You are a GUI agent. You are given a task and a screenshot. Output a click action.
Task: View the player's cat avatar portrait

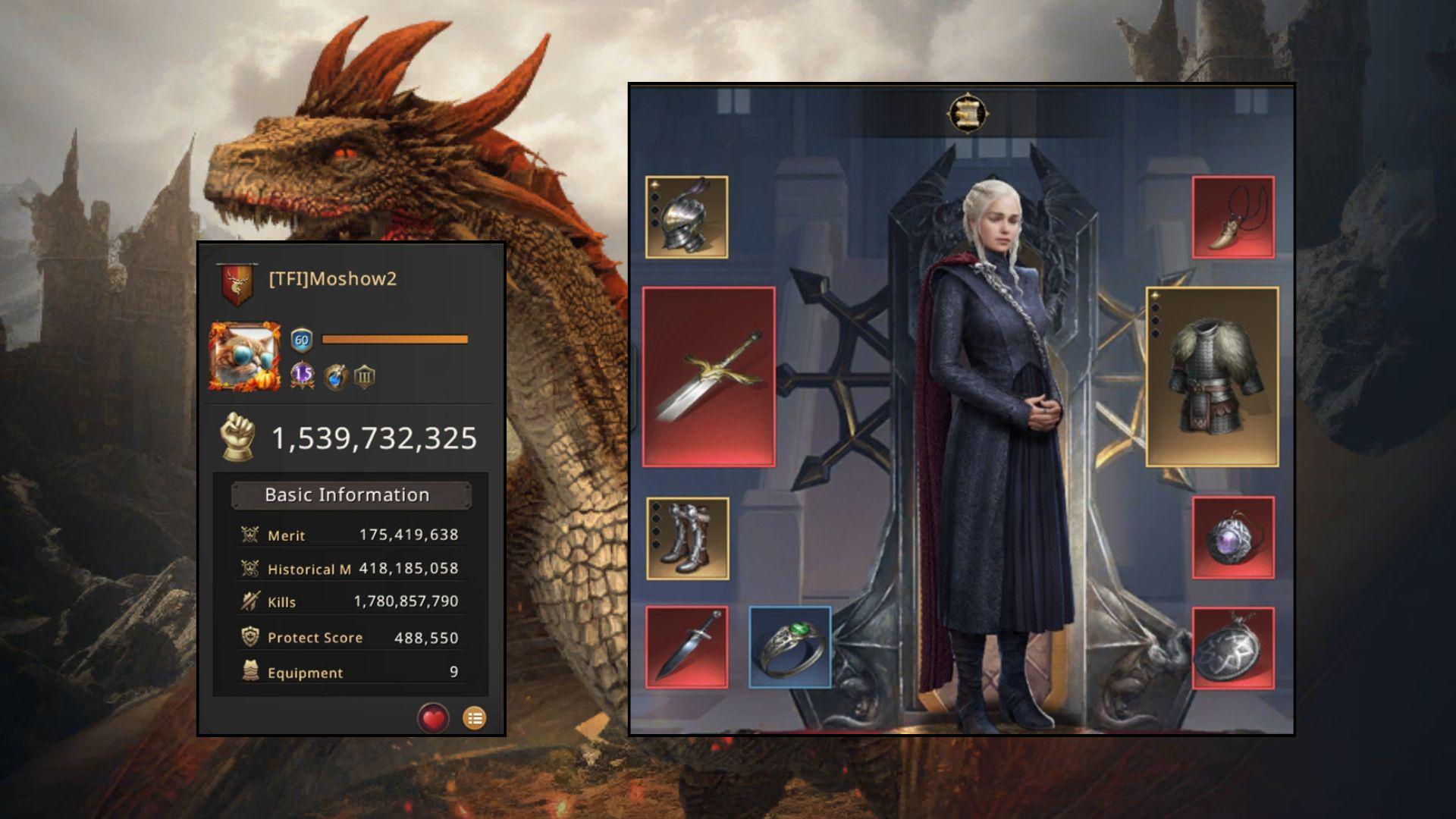[244, 356]
